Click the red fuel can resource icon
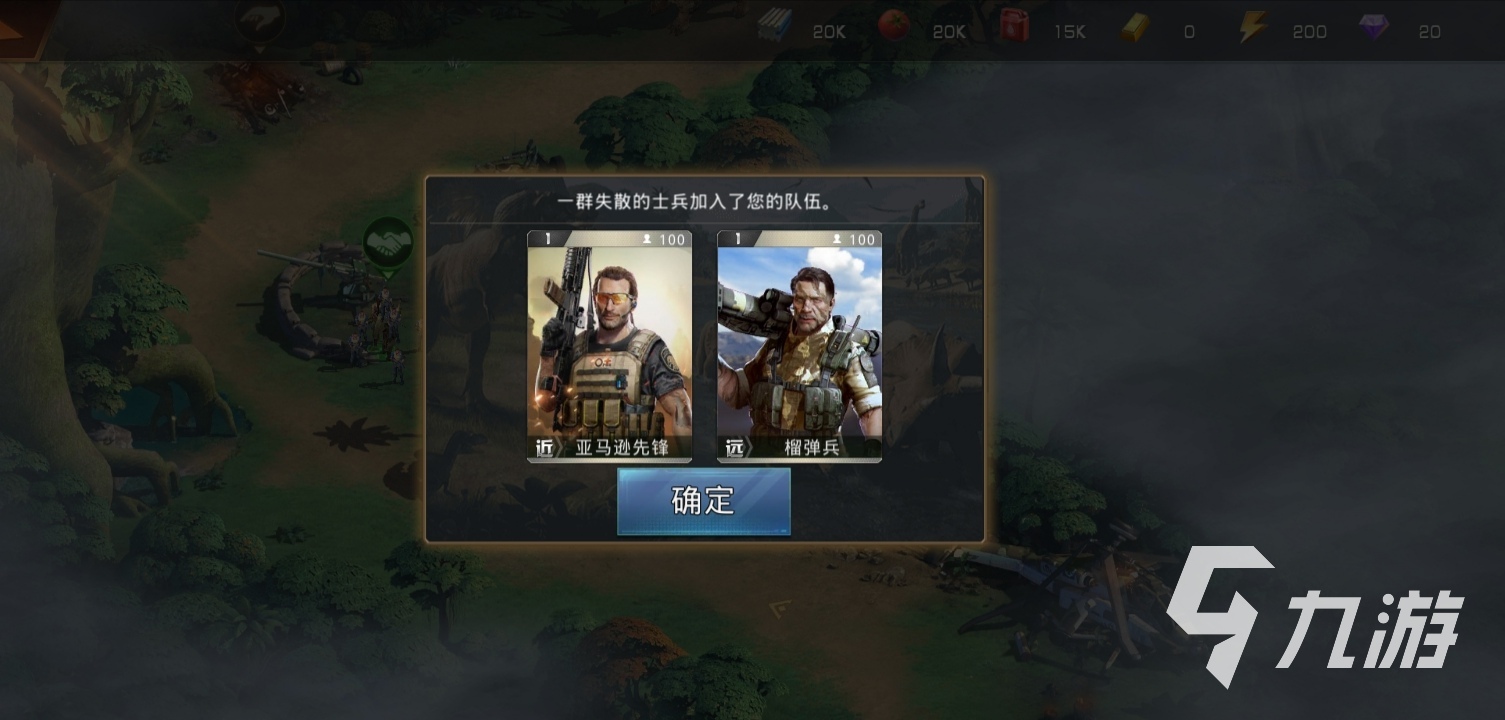The width and height of the screenshot is (1505, 720). (1013, 26)
